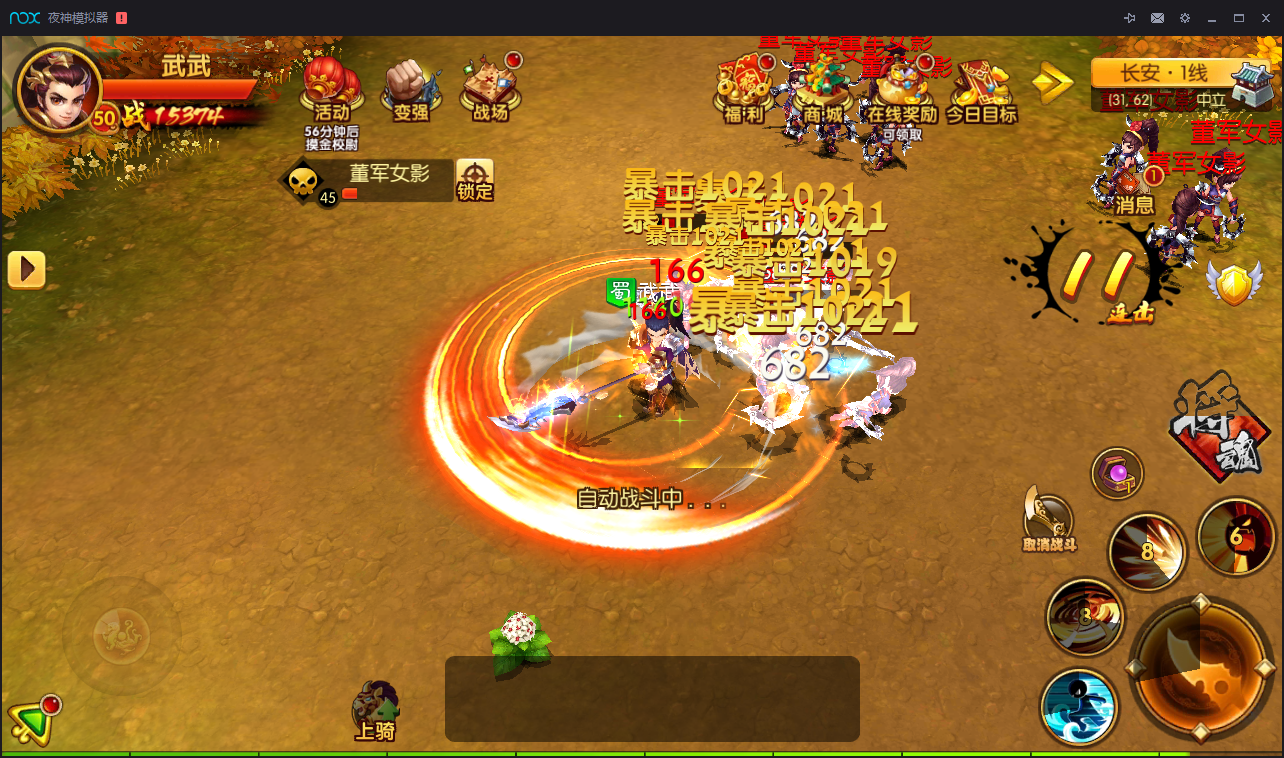Claim the 在线奖励 online reward

click(902, 90)
